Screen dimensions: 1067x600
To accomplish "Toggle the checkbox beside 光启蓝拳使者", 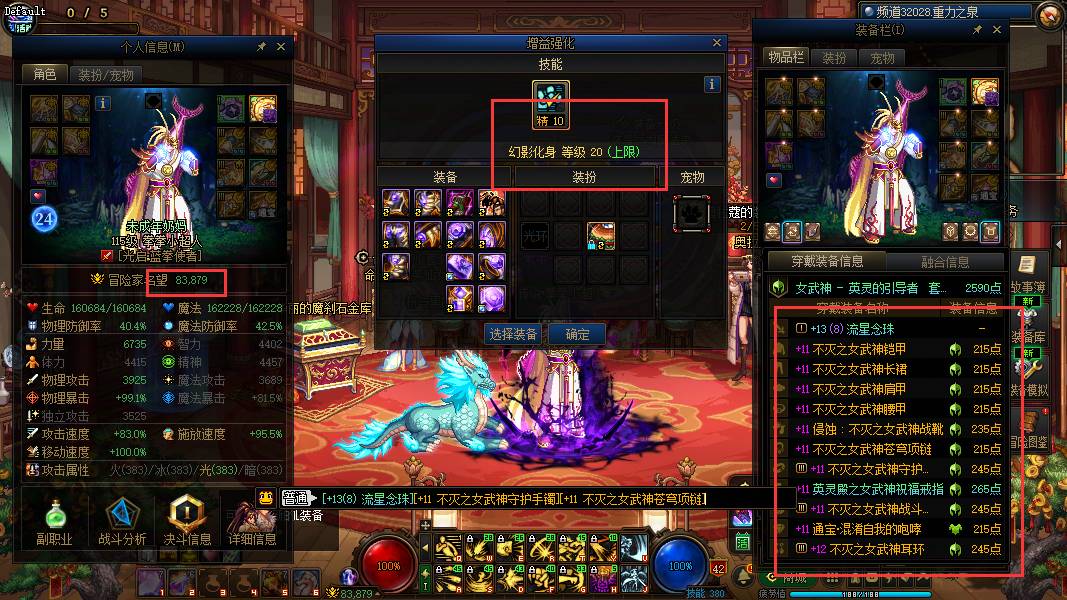I will 107,255.
